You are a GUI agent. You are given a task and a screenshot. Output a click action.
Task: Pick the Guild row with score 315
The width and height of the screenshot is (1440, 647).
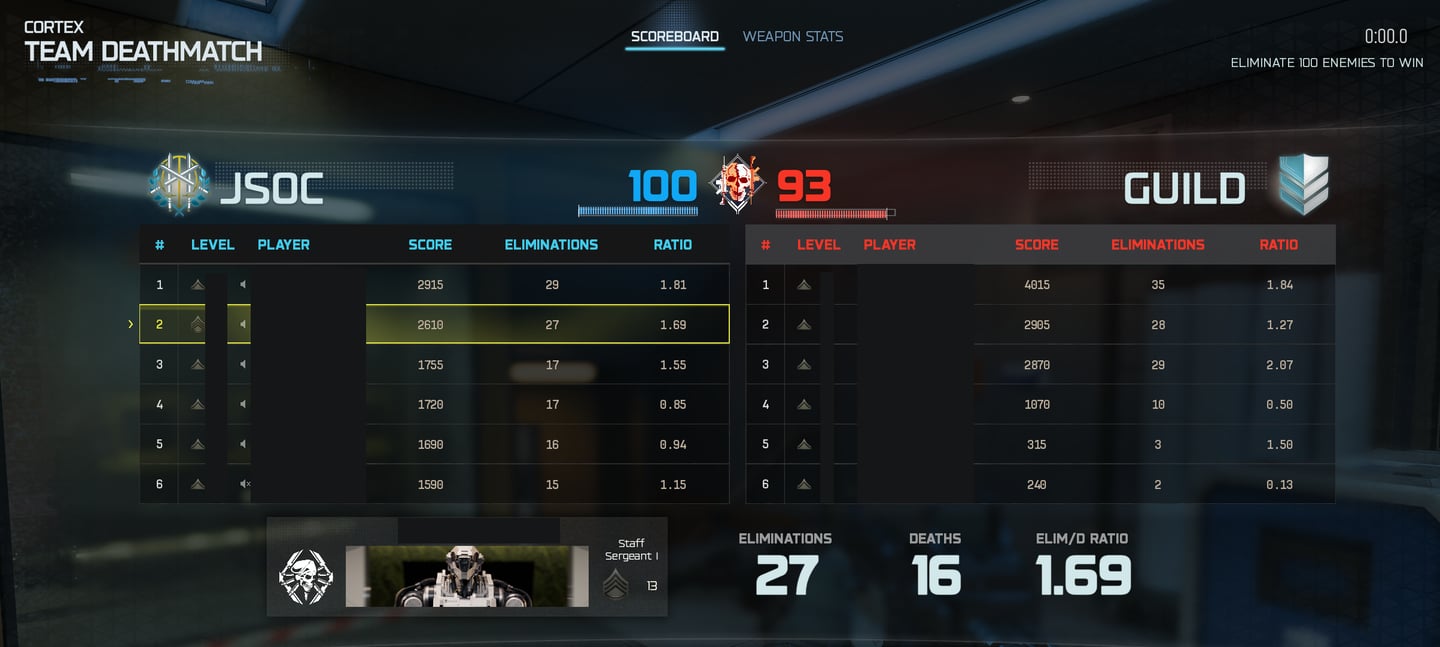(1040, 445)
